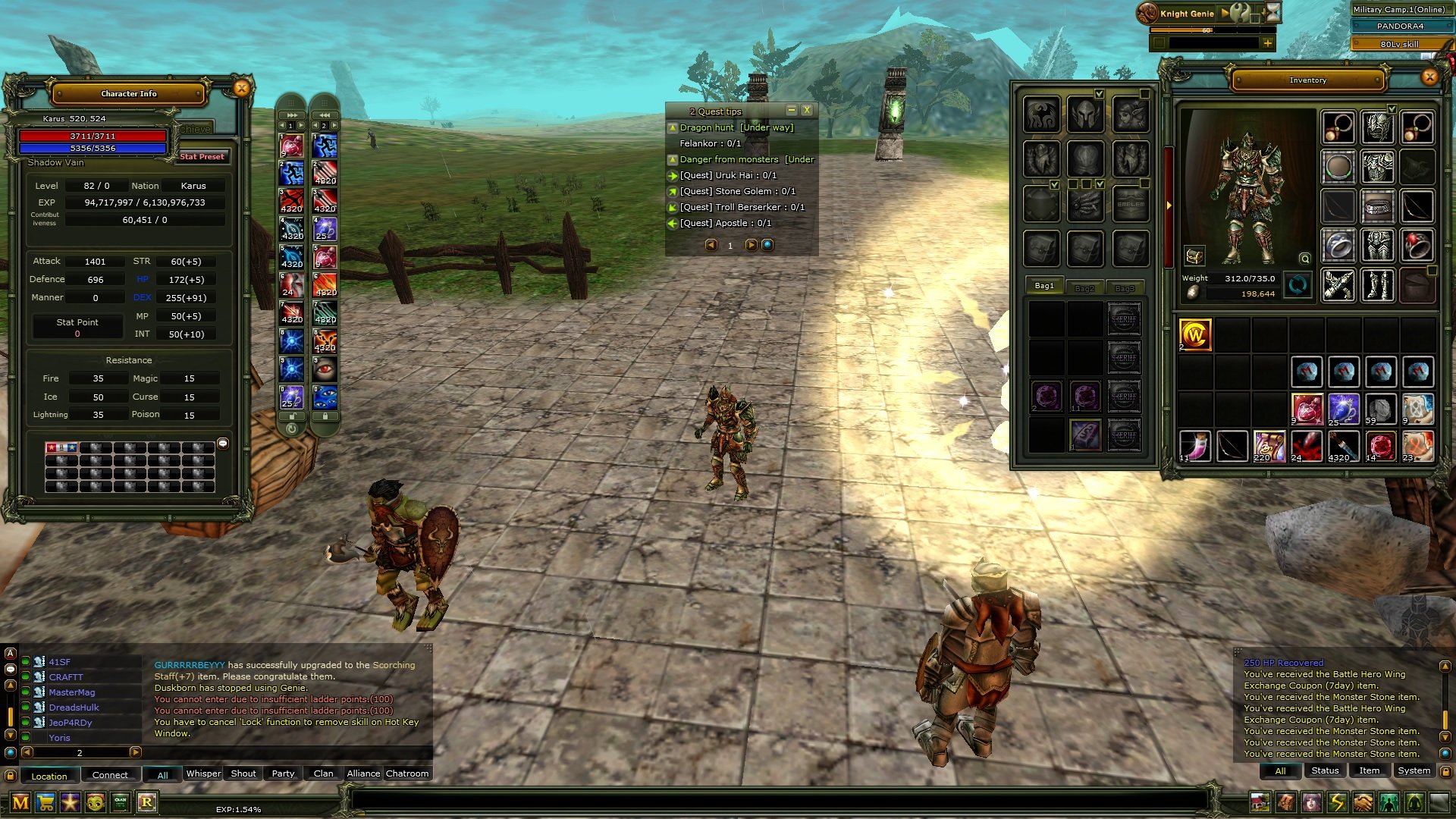This screenshot has width=1456, height=819.
Task: Close the Character Info window
Action: [x=241, y=89]
